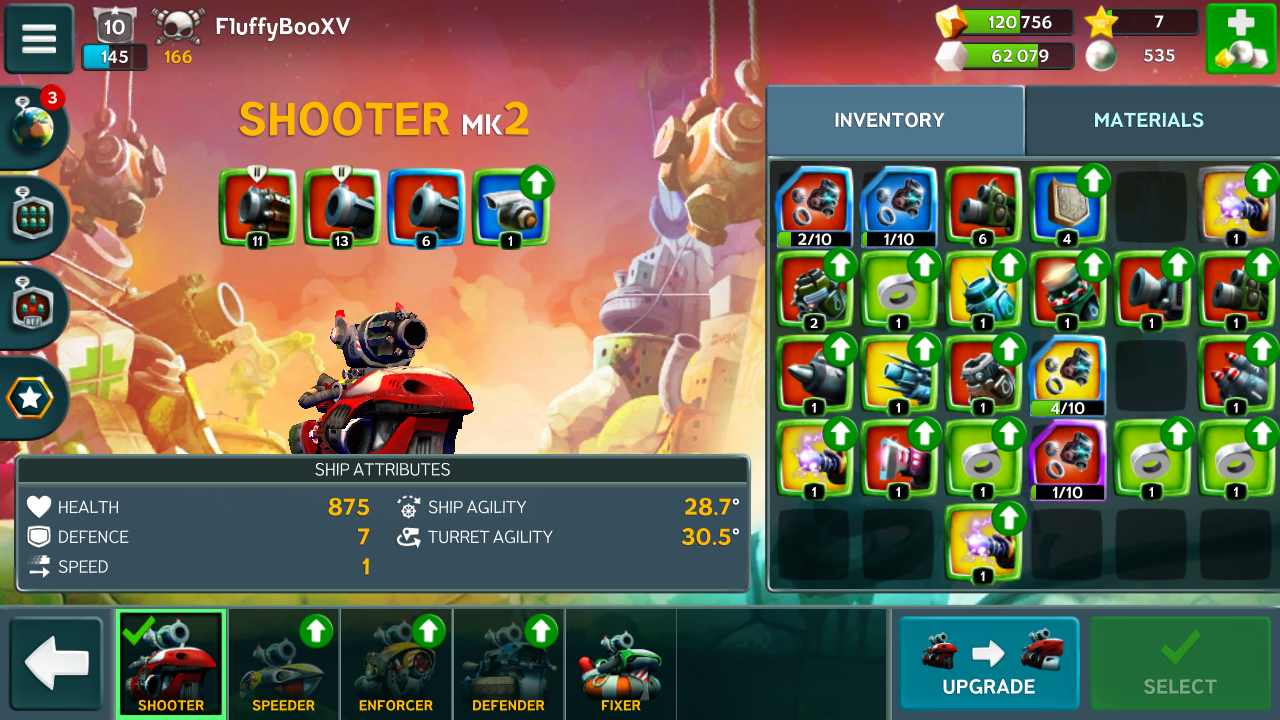Viewport: 1280px width, 720px height.
Task: Select the equipped cannon labeled 11
Action: [258, 207]
